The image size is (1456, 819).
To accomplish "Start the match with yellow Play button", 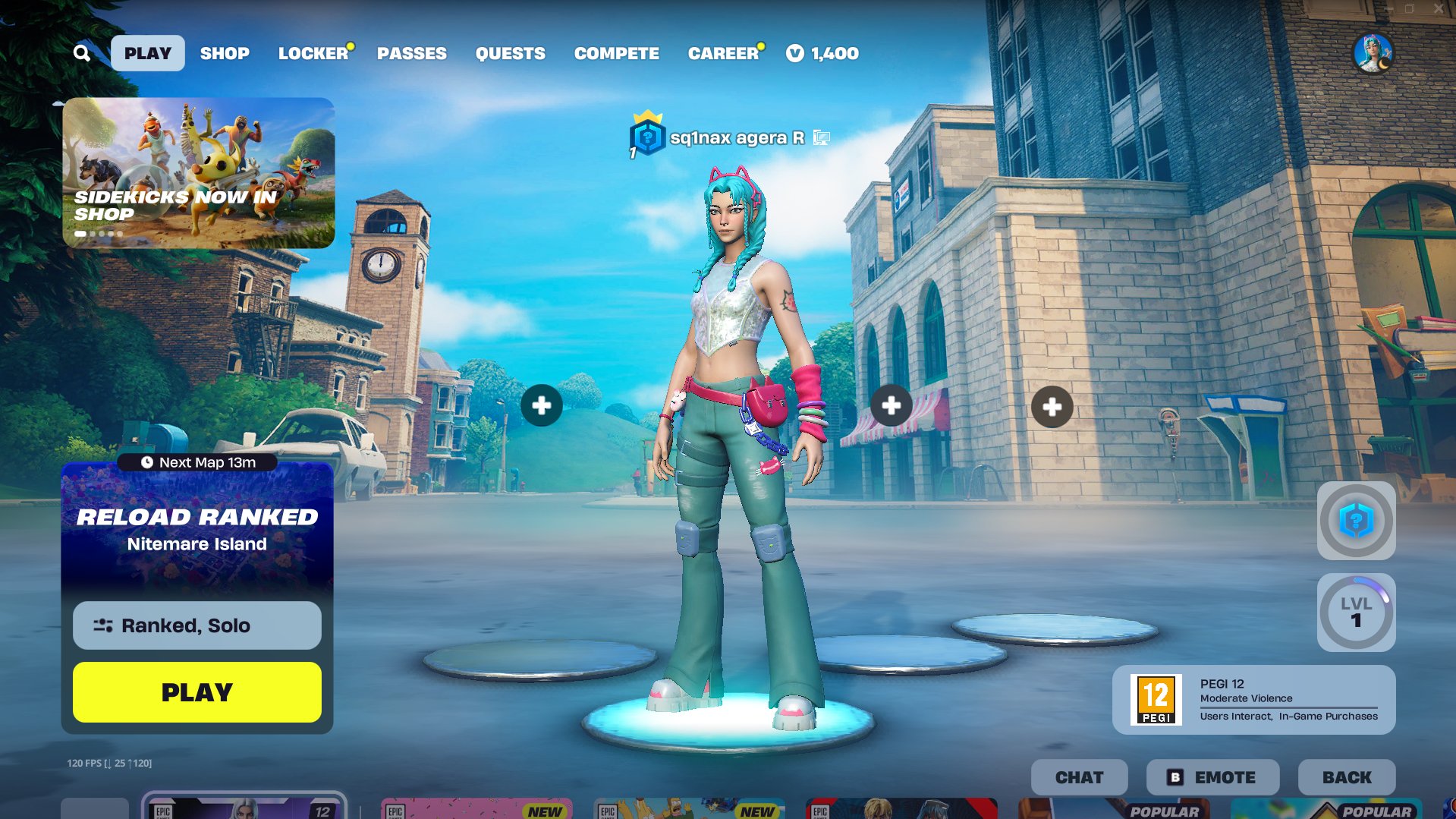I will pos(197,692).
